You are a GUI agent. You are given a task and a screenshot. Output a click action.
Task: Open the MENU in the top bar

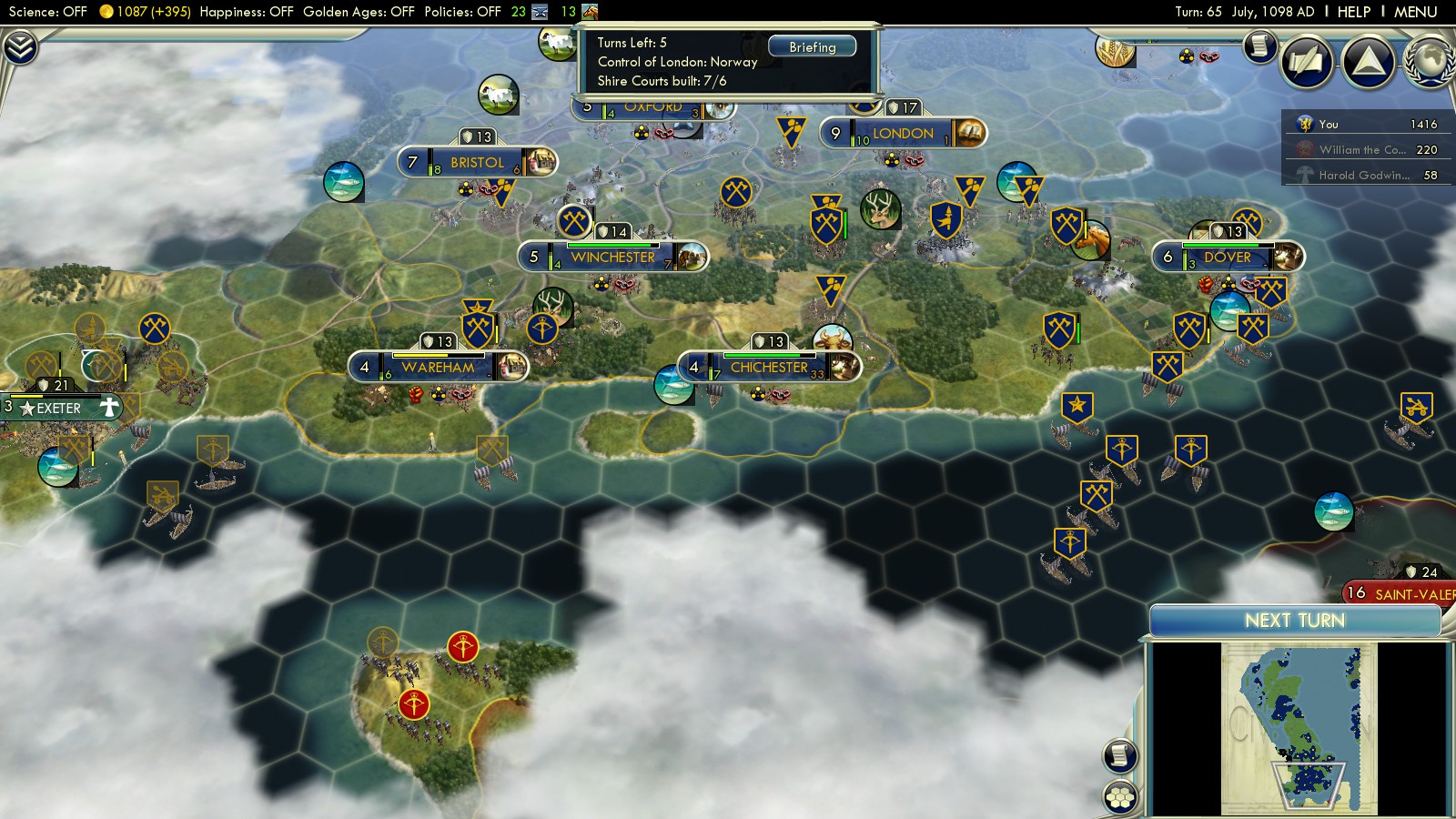[1415, 12]
